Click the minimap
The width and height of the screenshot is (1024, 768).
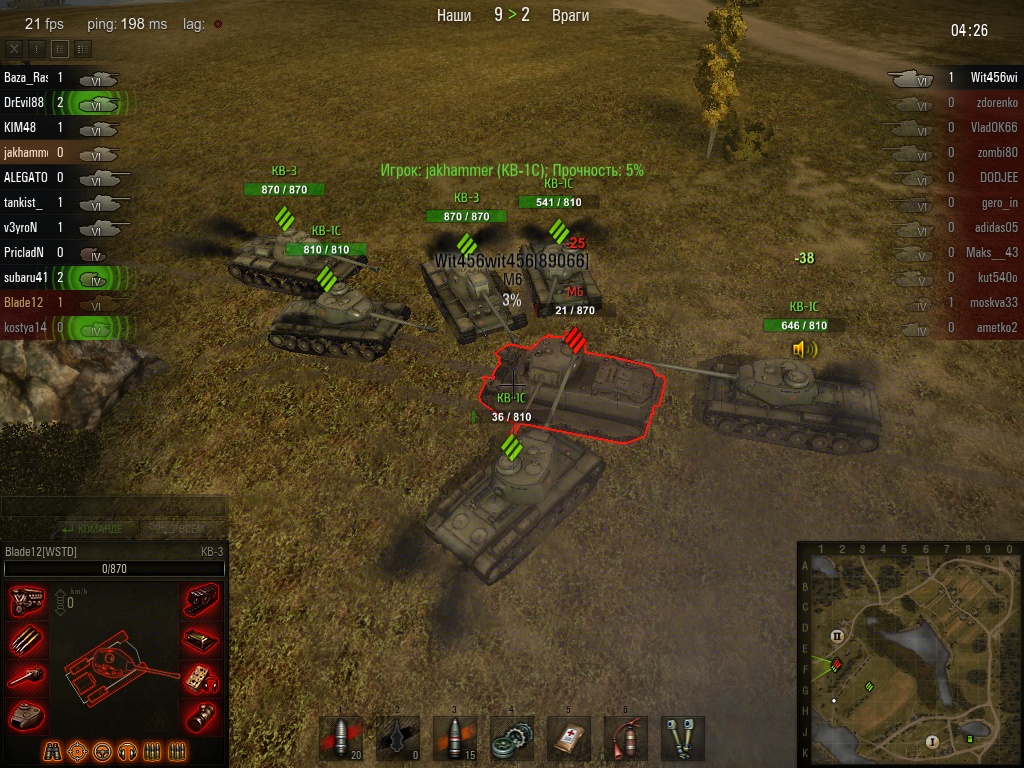click(909, 654)
